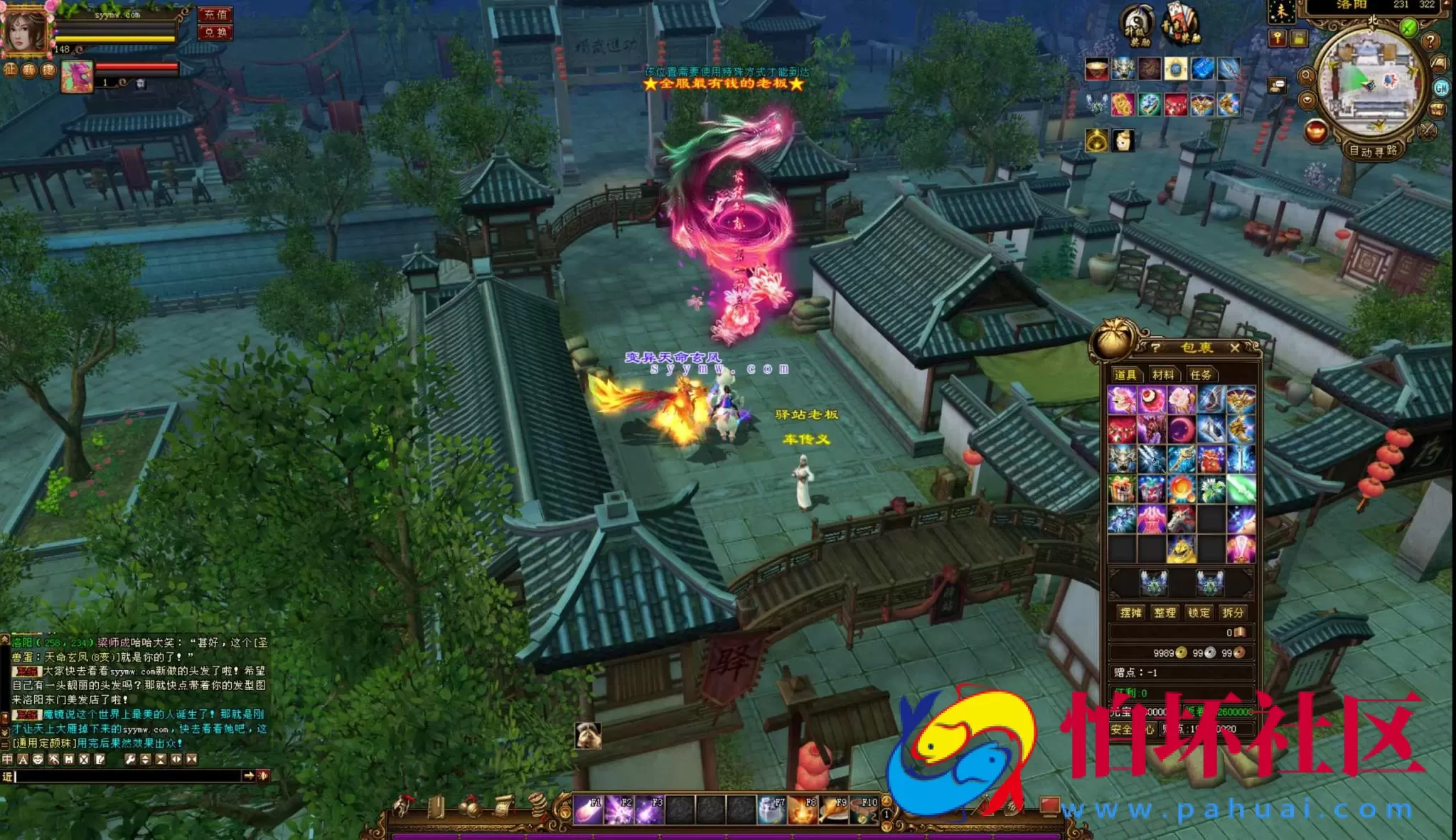Image resolution: width=1456 pixels, height=840 pixels.
Task: Click the 整理 sort button in the bag panel
Action: coord(1165,613)
